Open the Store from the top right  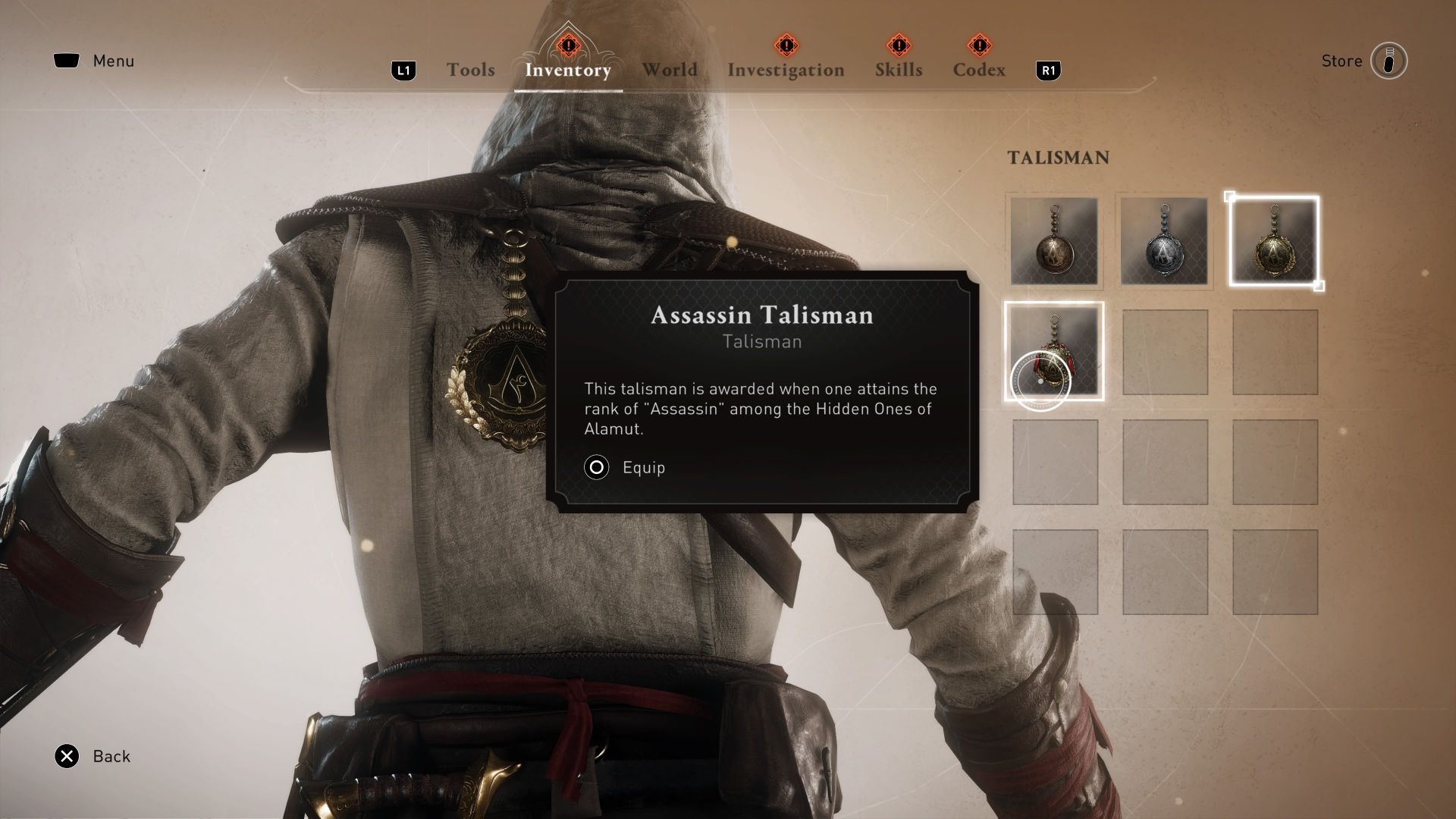[x=1341, y=61]
